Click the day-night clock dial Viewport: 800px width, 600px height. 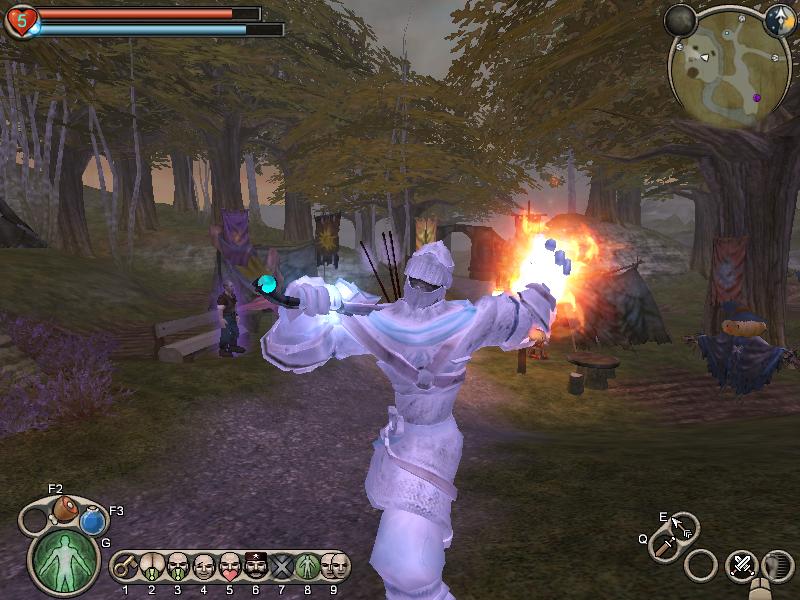[x=779, y=20]
